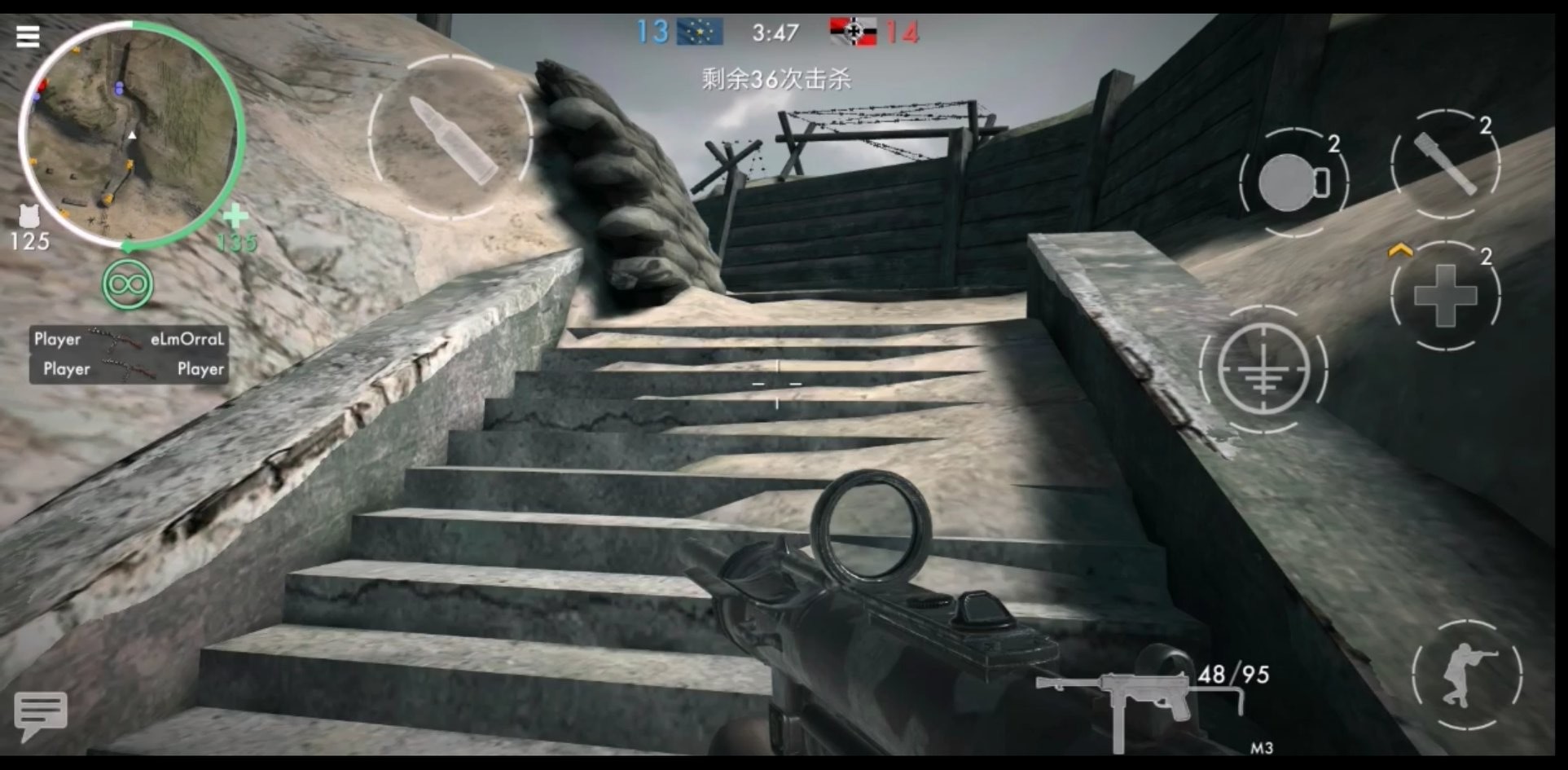Tap the green infinity icon
Screen dimensions: 1568x770
(128, 284)
